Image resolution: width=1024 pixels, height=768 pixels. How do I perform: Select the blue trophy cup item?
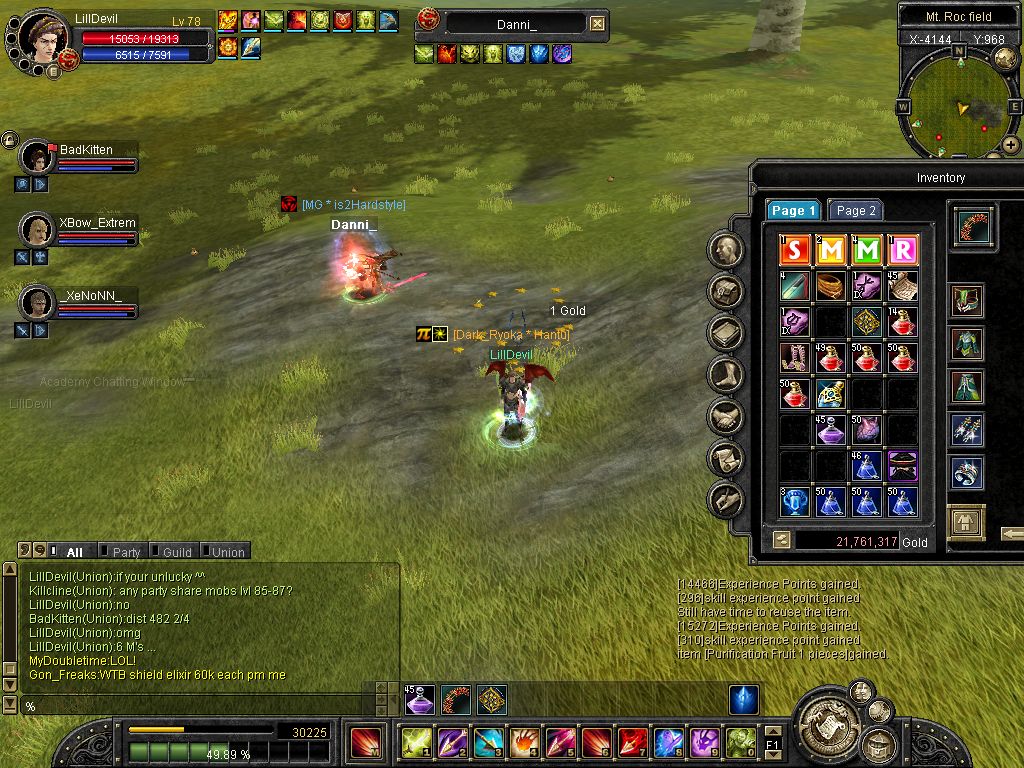tap(795, 501)
